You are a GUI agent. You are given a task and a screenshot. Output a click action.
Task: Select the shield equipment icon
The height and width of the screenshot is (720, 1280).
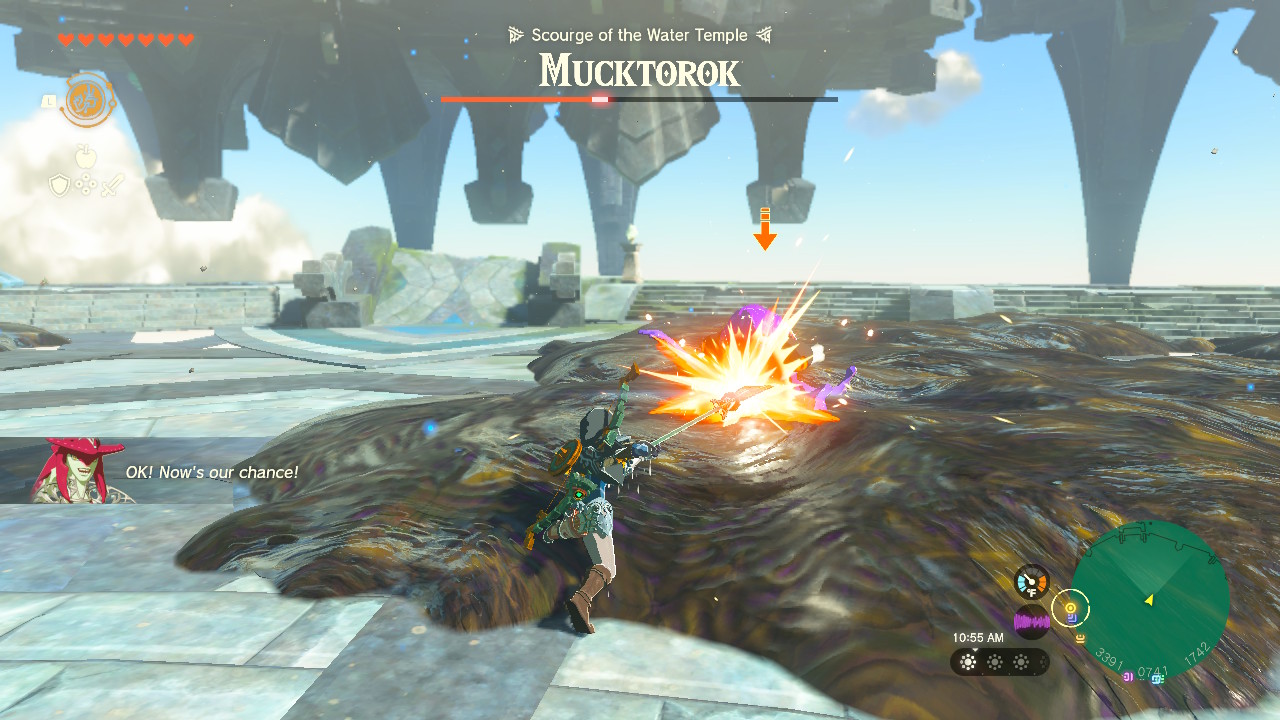pyautogui.click(x=60, y=184)
